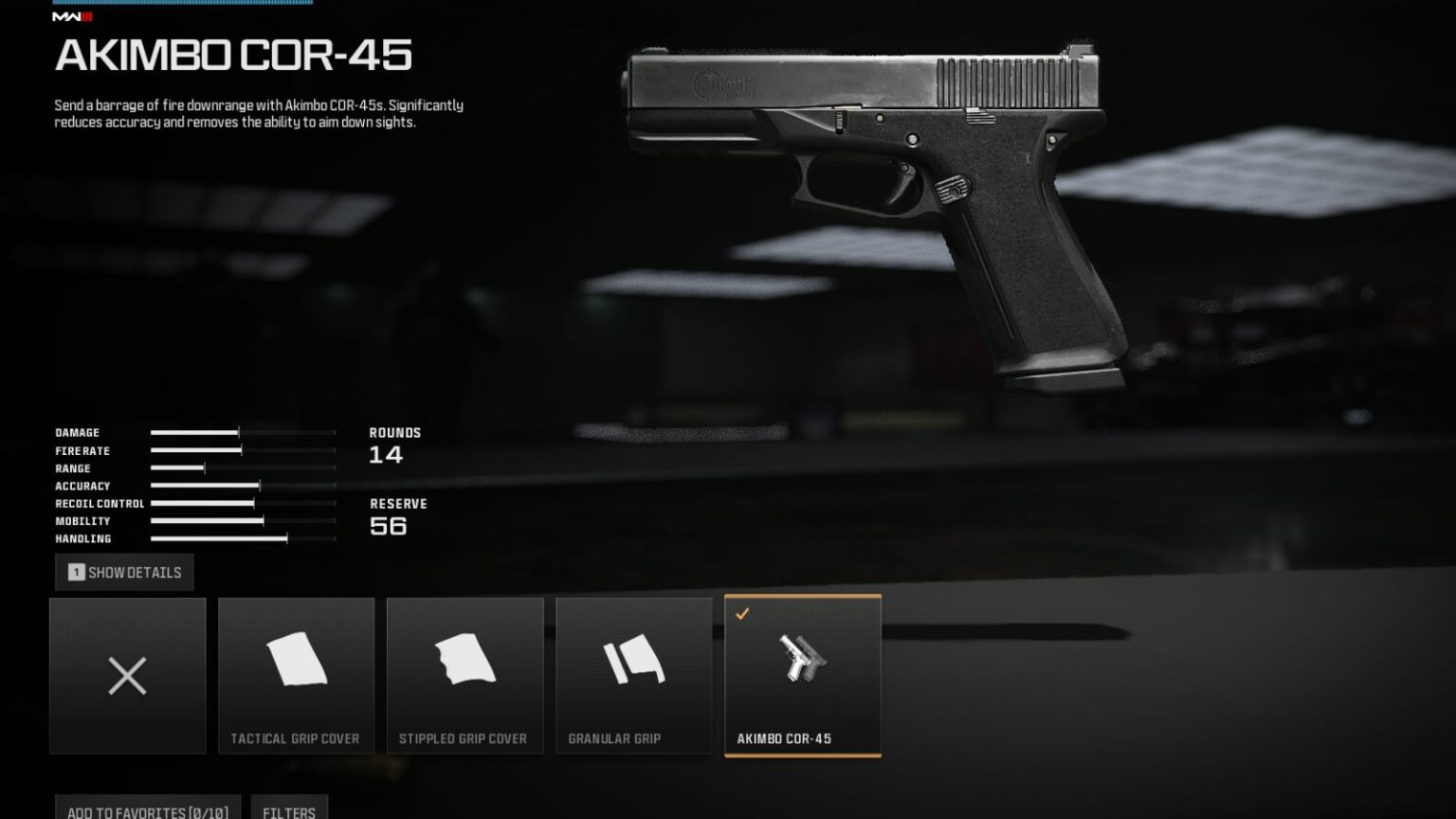Select the Granular Grip label text

[x=616, y=737]
